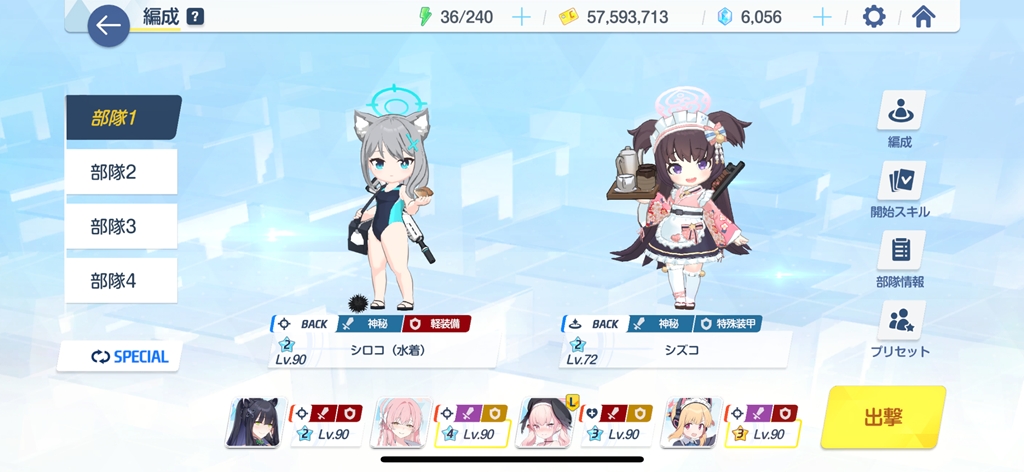The width and height of the screenshot is (1024, 472).
Task: Switch to 部隊3
Action: pyautogui.click(x=120, y=226)
